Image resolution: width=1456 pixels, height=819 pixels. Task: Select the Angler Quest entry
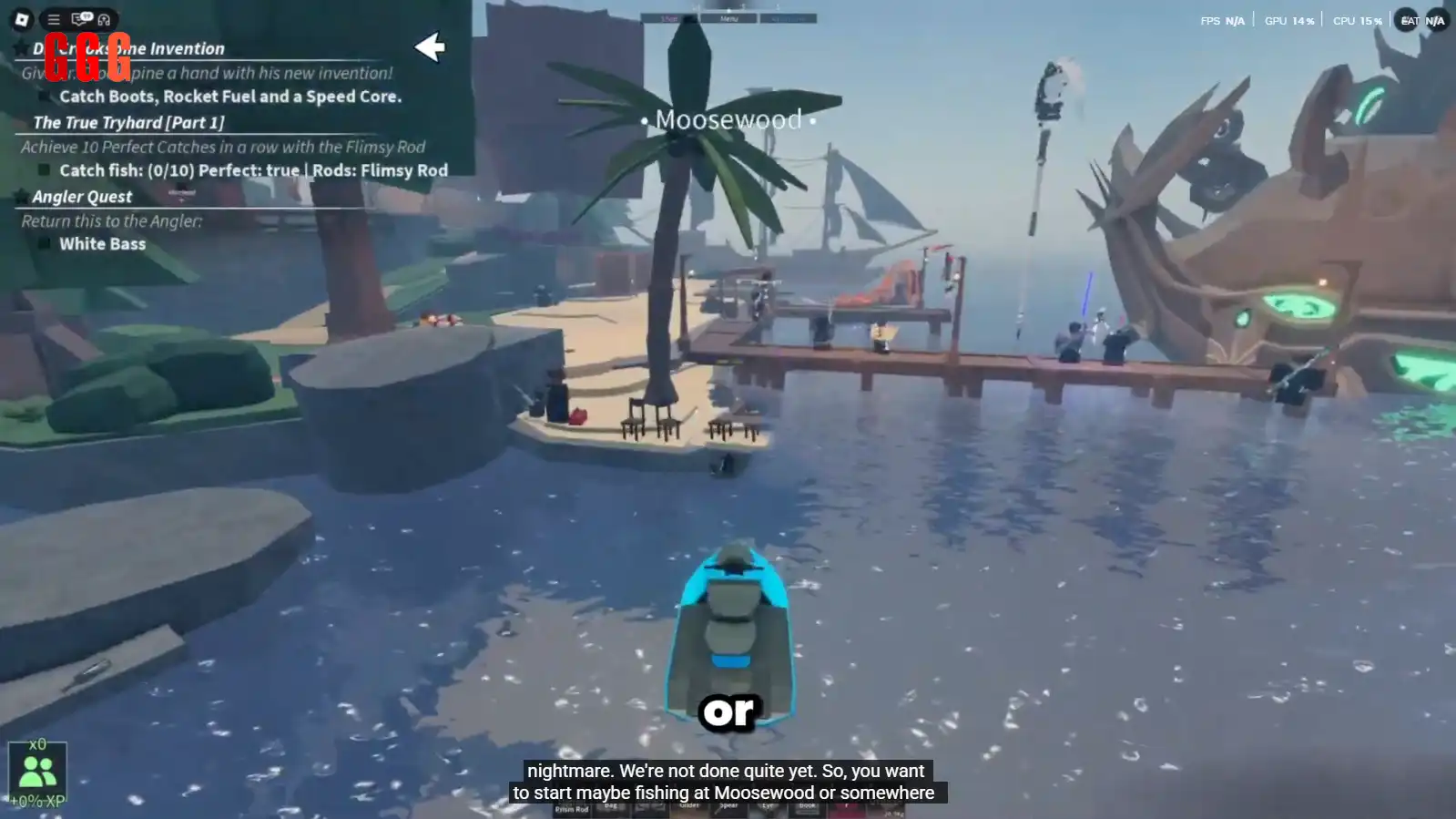82,197
